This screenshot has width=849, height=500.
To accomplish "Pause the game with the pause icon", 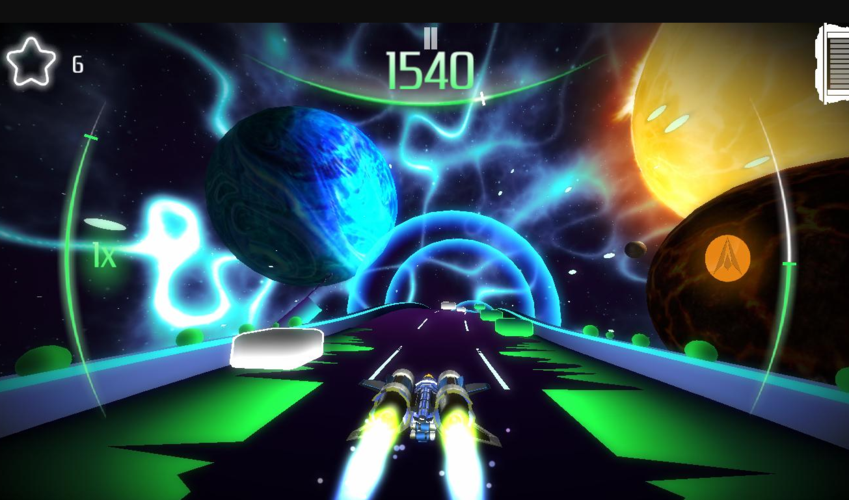I will click(x=430, y=38).
